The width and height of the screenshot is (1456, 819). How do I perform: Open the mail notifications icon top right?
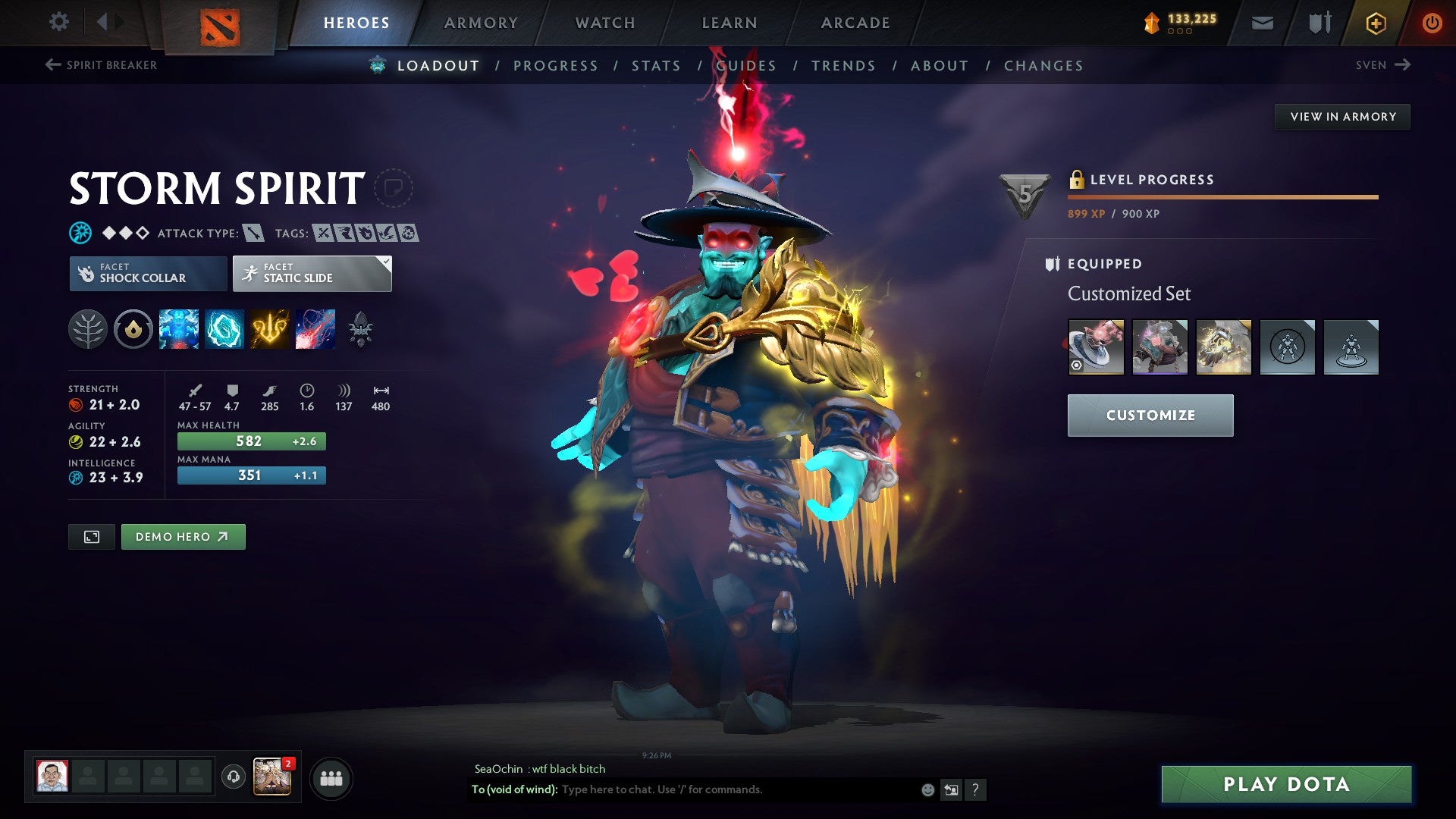coord(1263,23)
